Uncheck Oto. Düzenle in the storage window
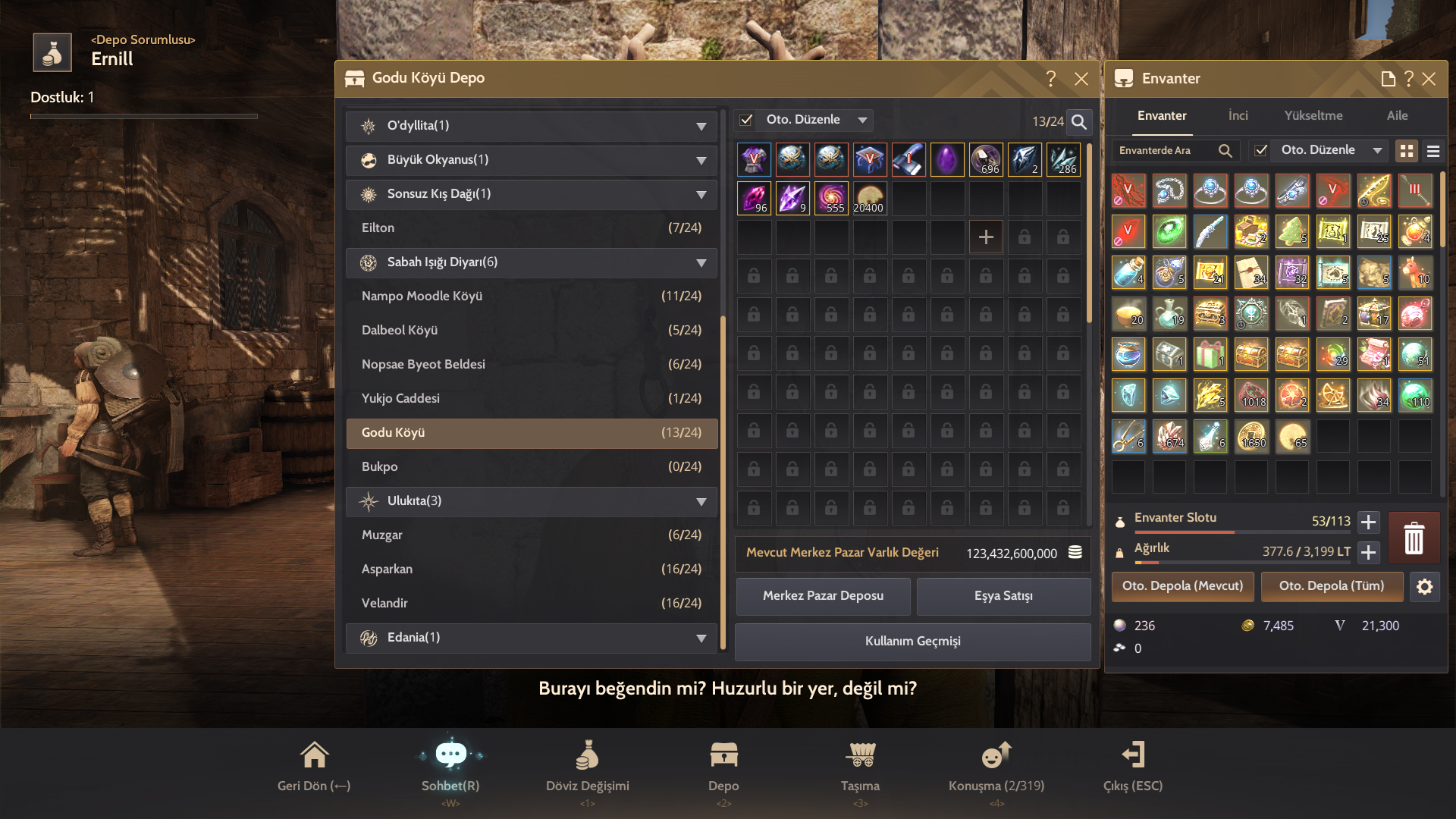The image size is (1456, 819). 746,120
